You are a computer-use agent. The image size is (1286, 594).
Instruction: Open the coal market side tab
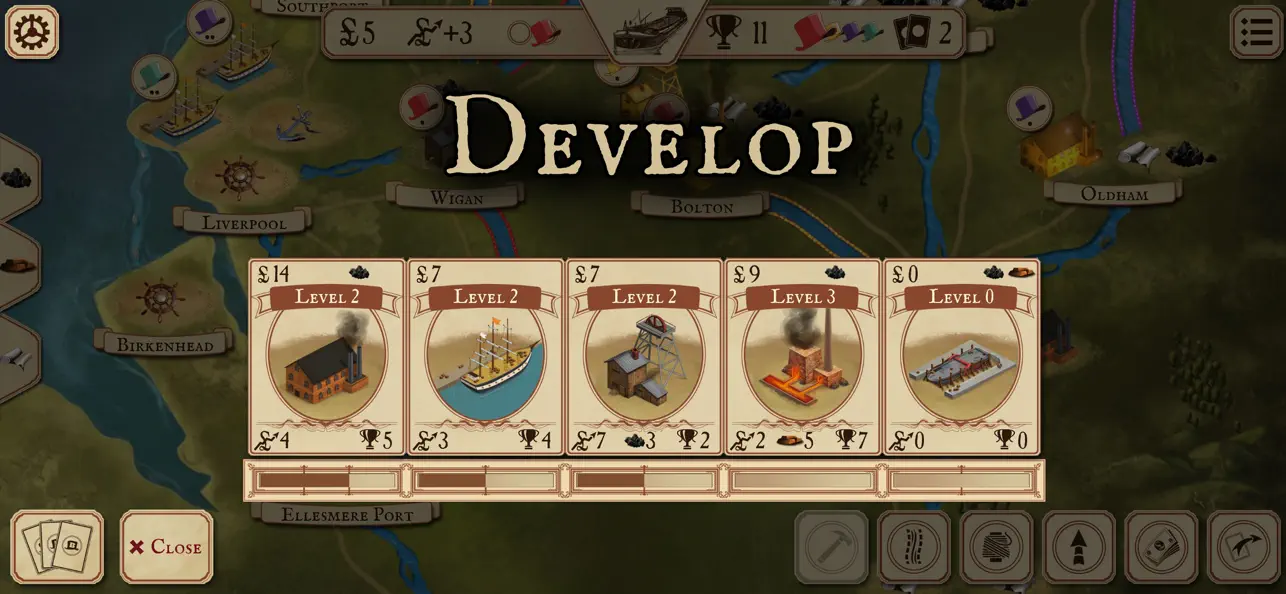17,179
